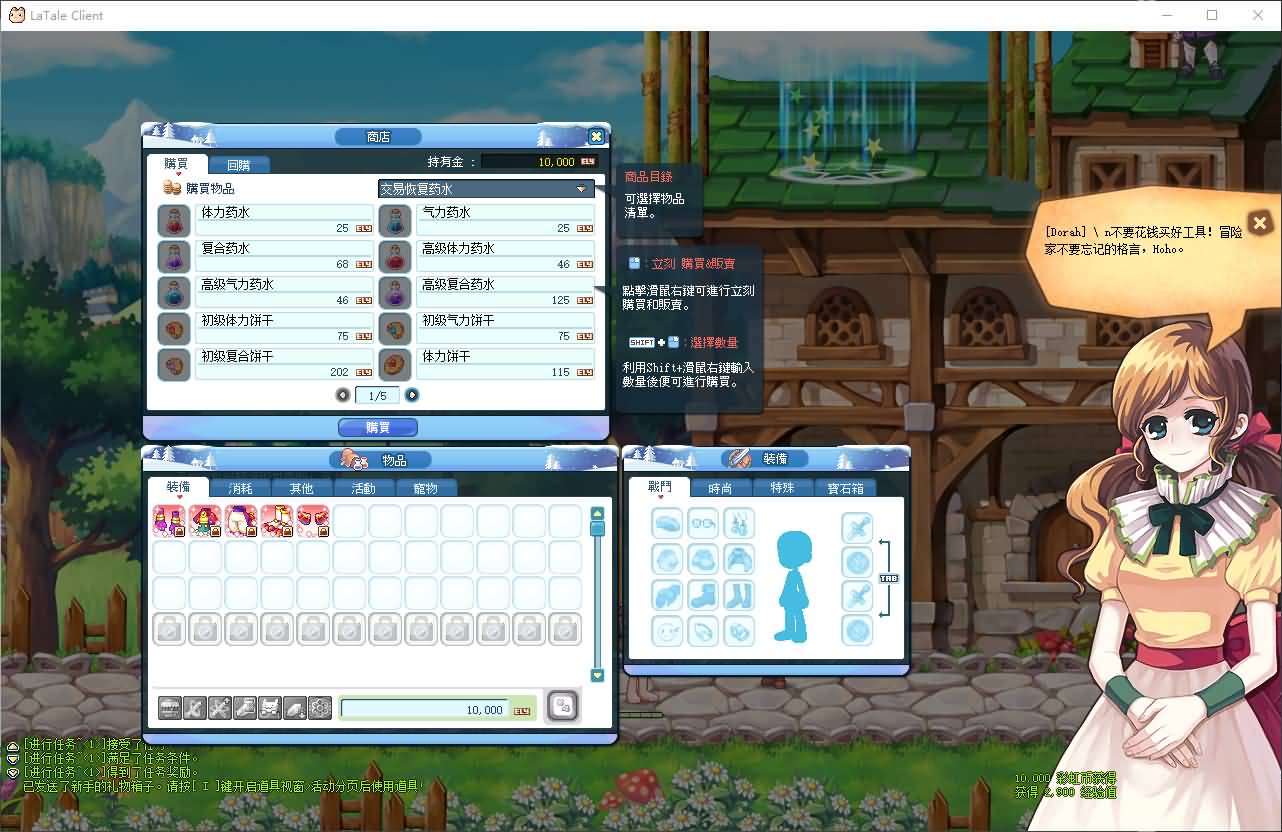The height and width of the screenshot is (832, 1282).
Task: Click the glasses equipment slot icon
Action: tap(703, 523)
